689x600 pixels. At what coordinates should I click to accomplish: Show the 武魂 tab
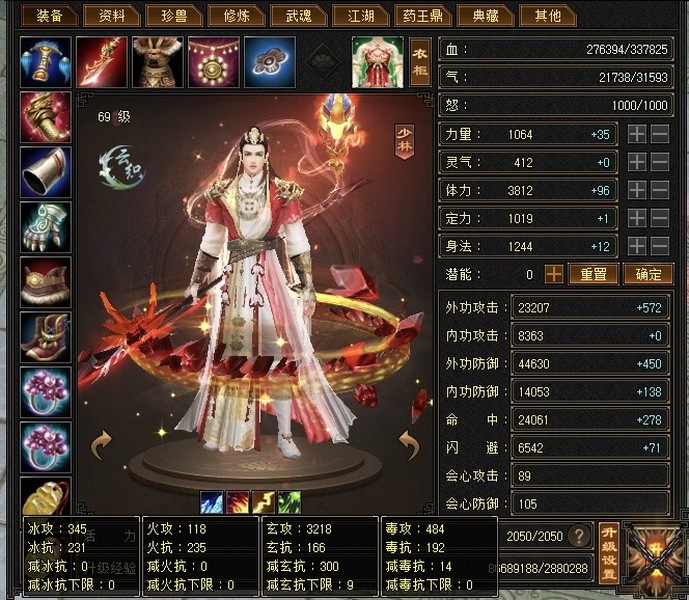[298, 15]
